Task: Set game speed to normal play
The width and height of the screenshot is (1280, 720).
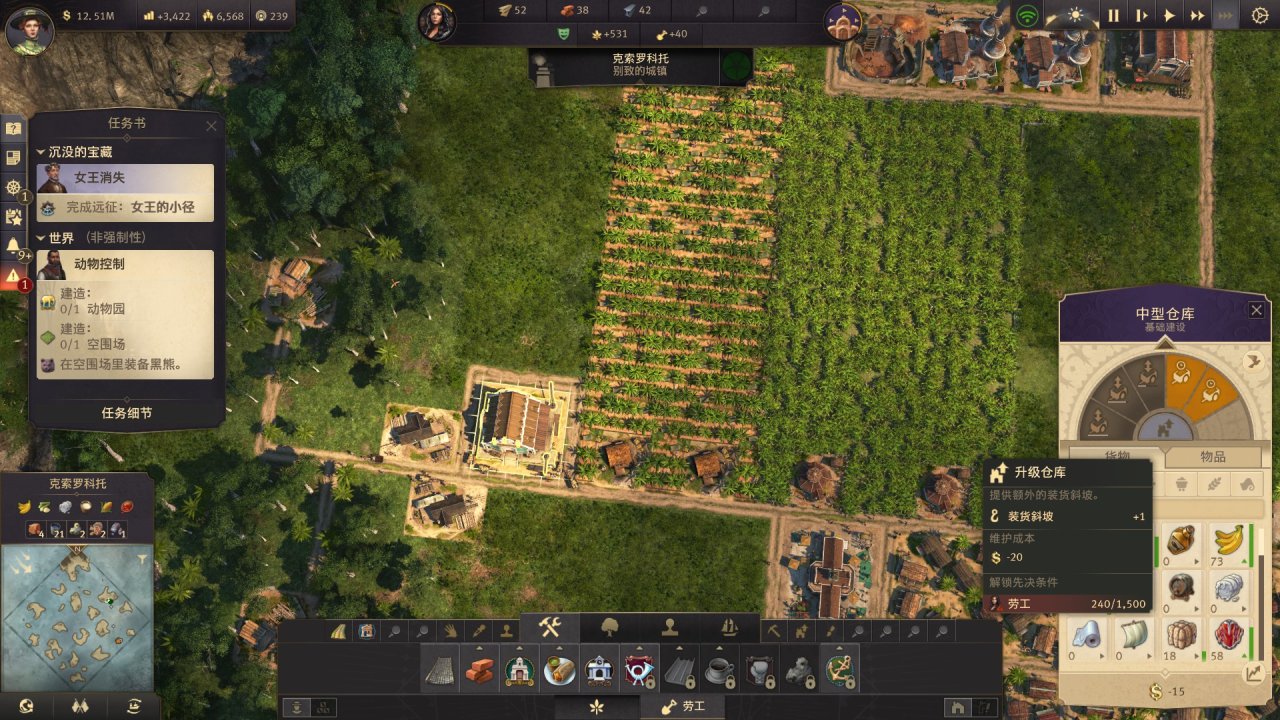Action: tap(1169, 15)
